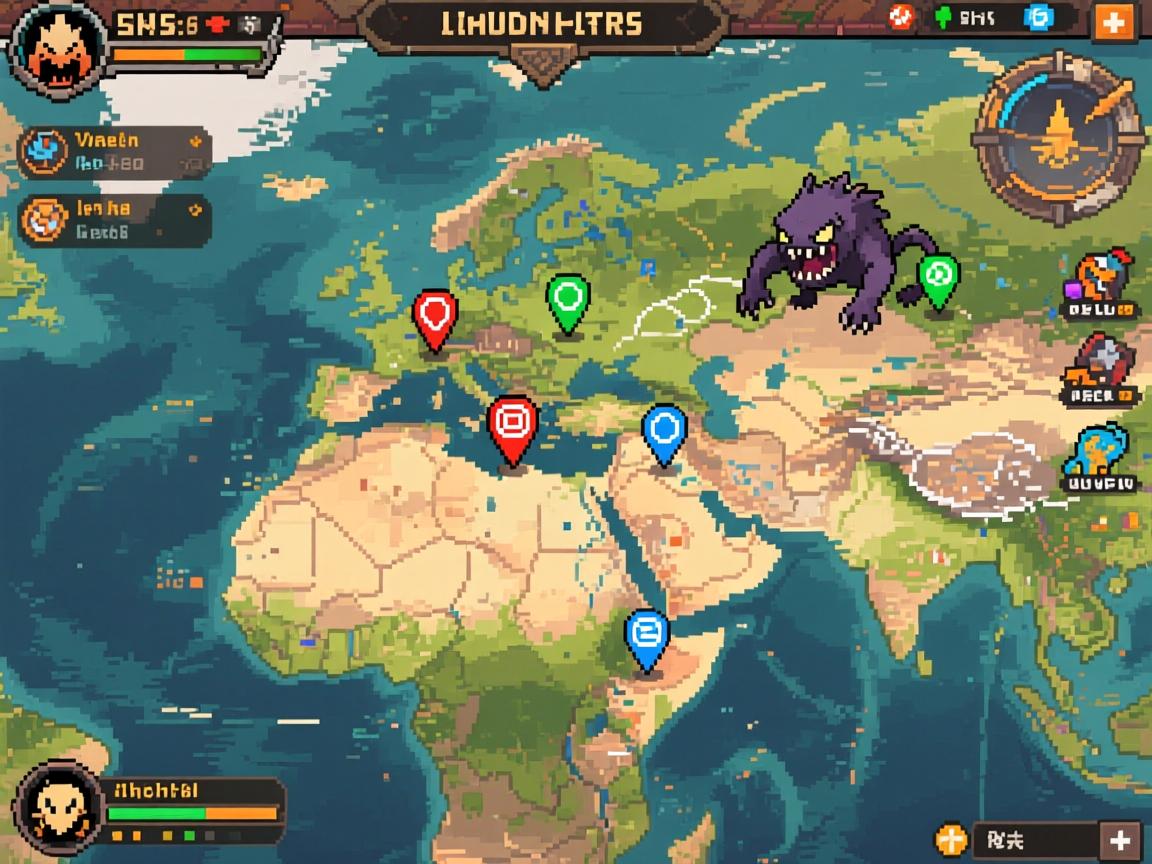
Task: Click the red round icon in top bar
Action: coord(900,16)
